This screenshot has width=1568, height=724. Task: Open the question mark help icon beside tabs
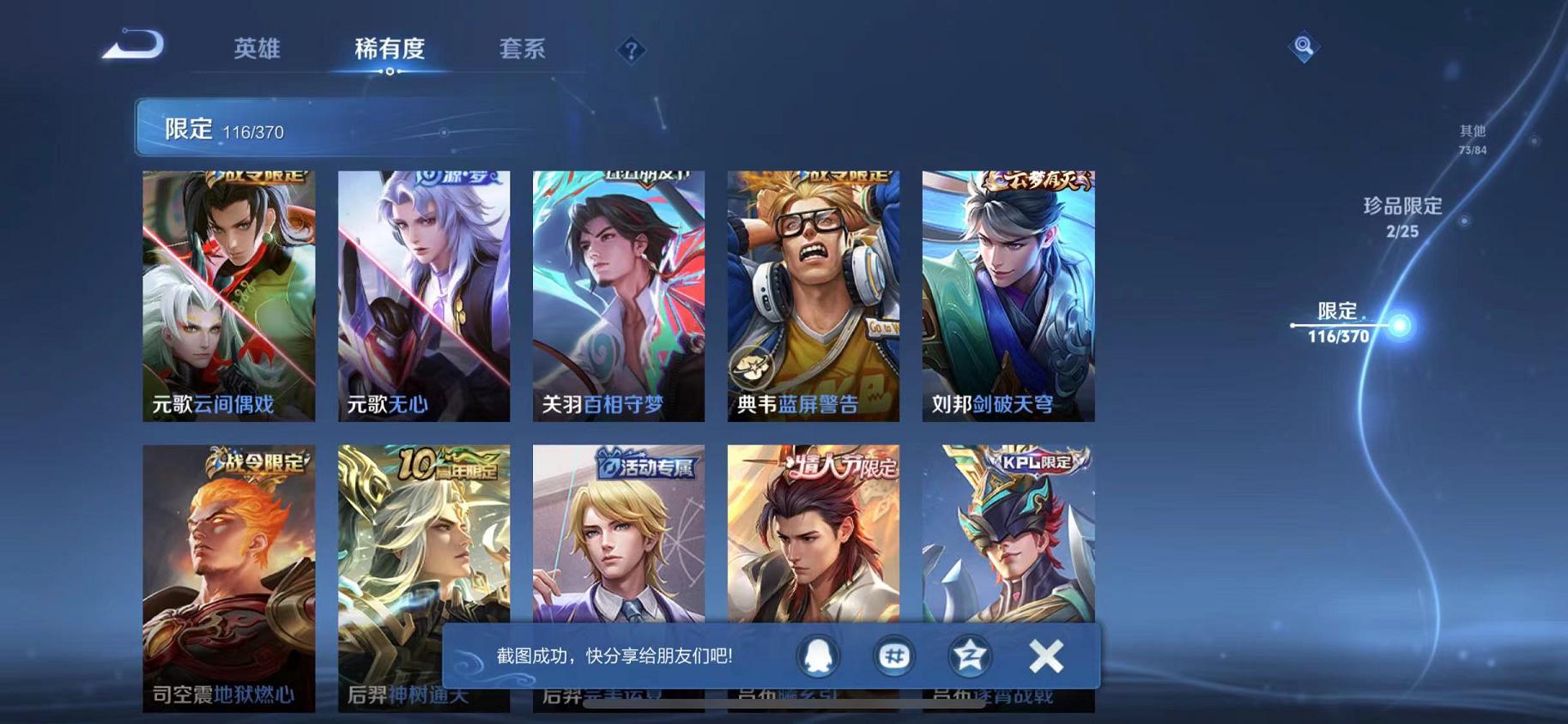pos(632,51)
